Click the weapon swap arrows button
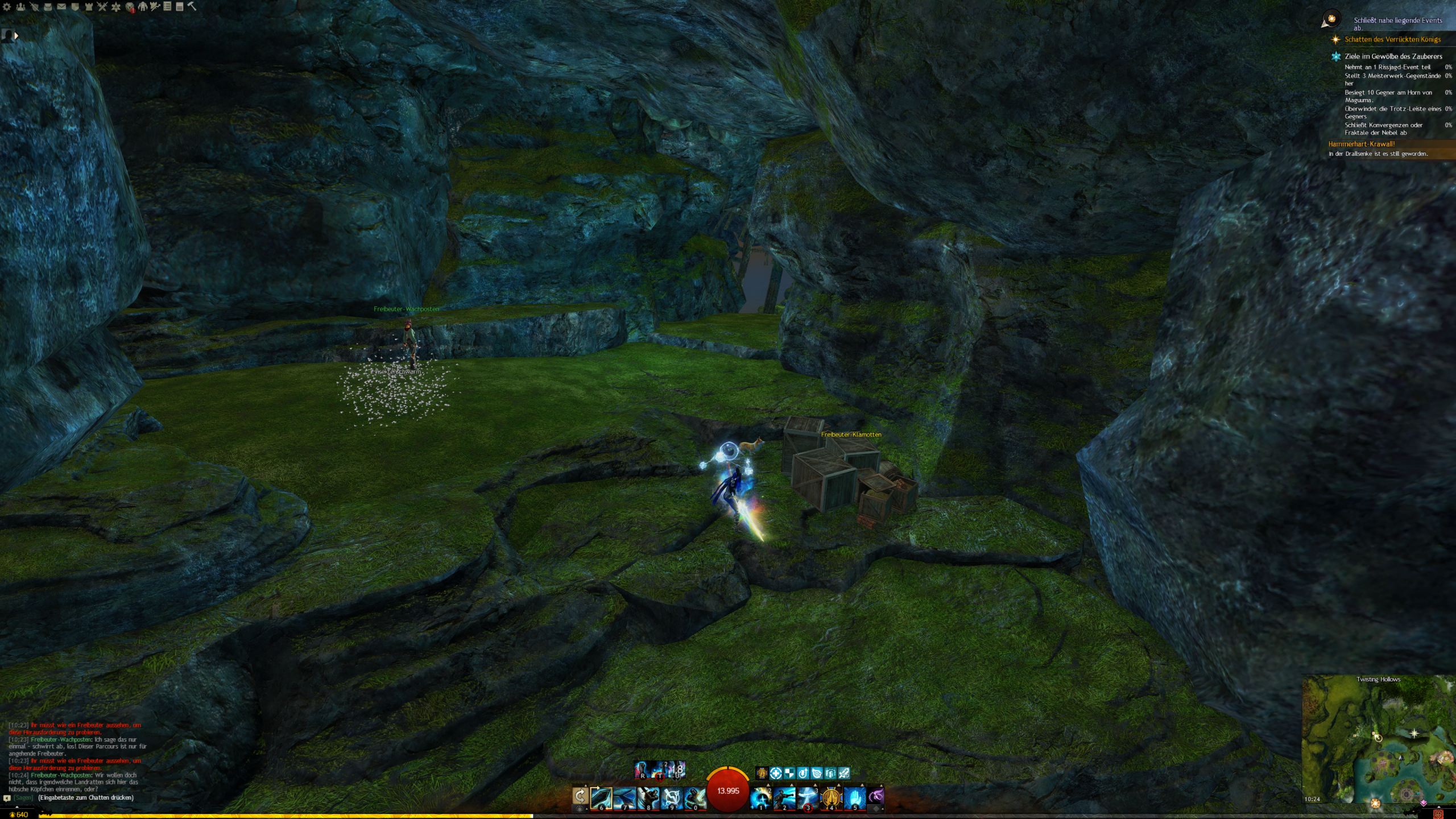The image size is (1456, 819). (x=580, y=797)
